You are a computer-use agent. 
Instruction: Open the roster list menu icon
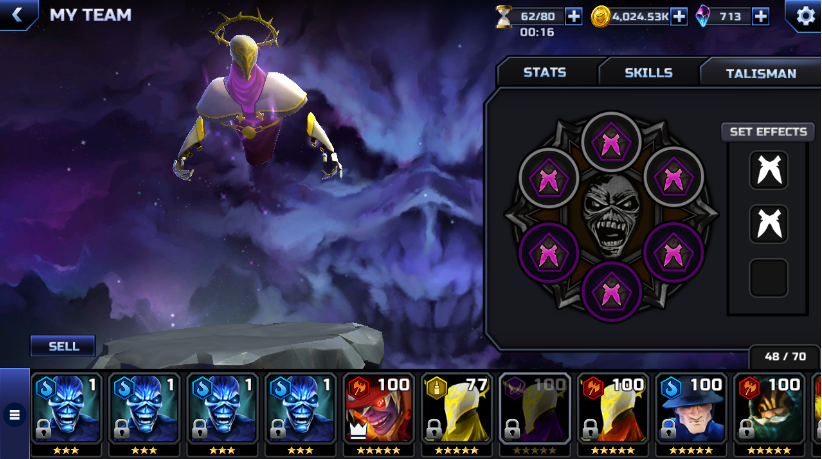click(x=14, y=414)
